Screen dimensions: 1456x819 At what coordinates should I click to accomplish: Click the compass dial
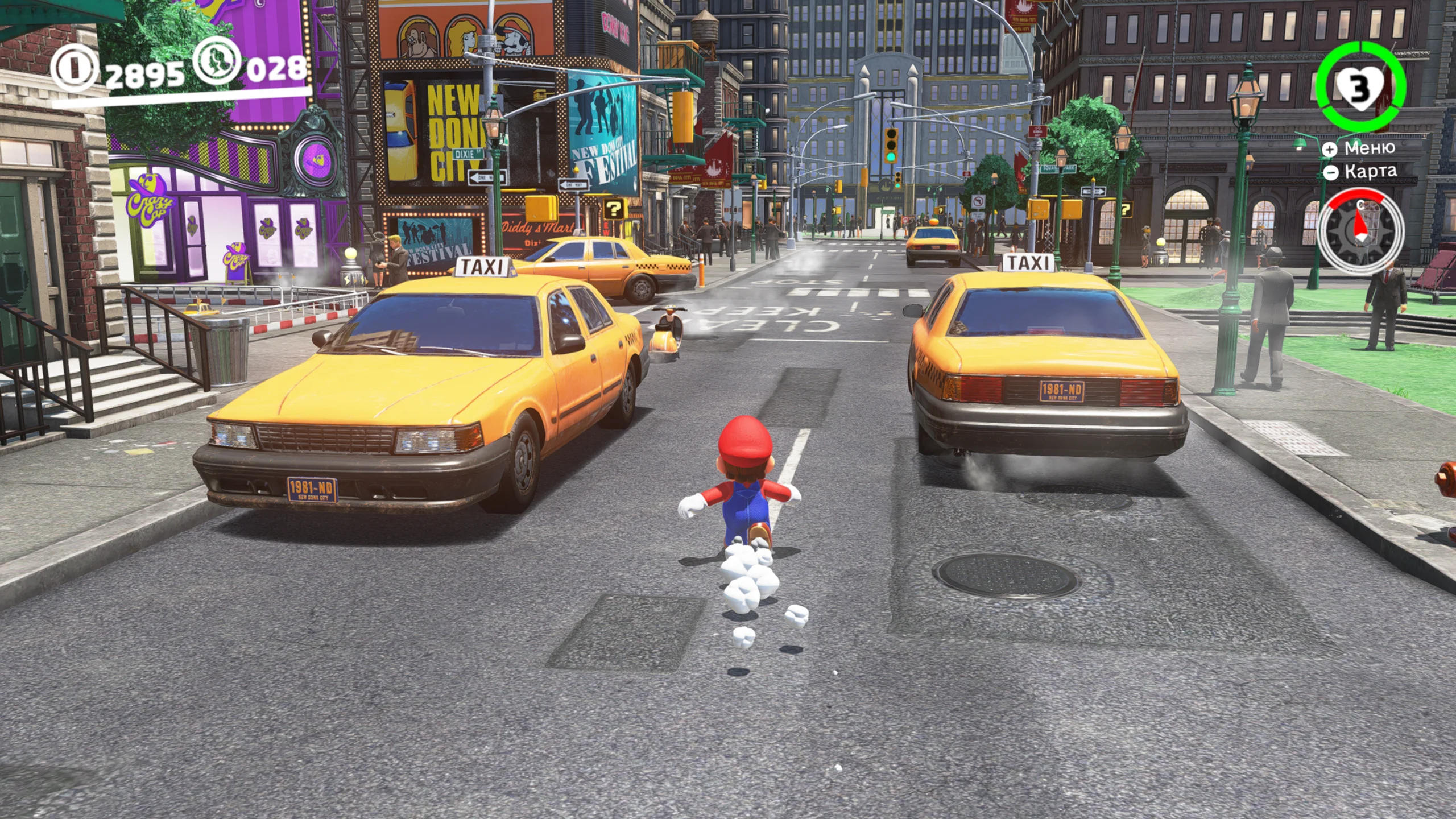click(1360, 230)
